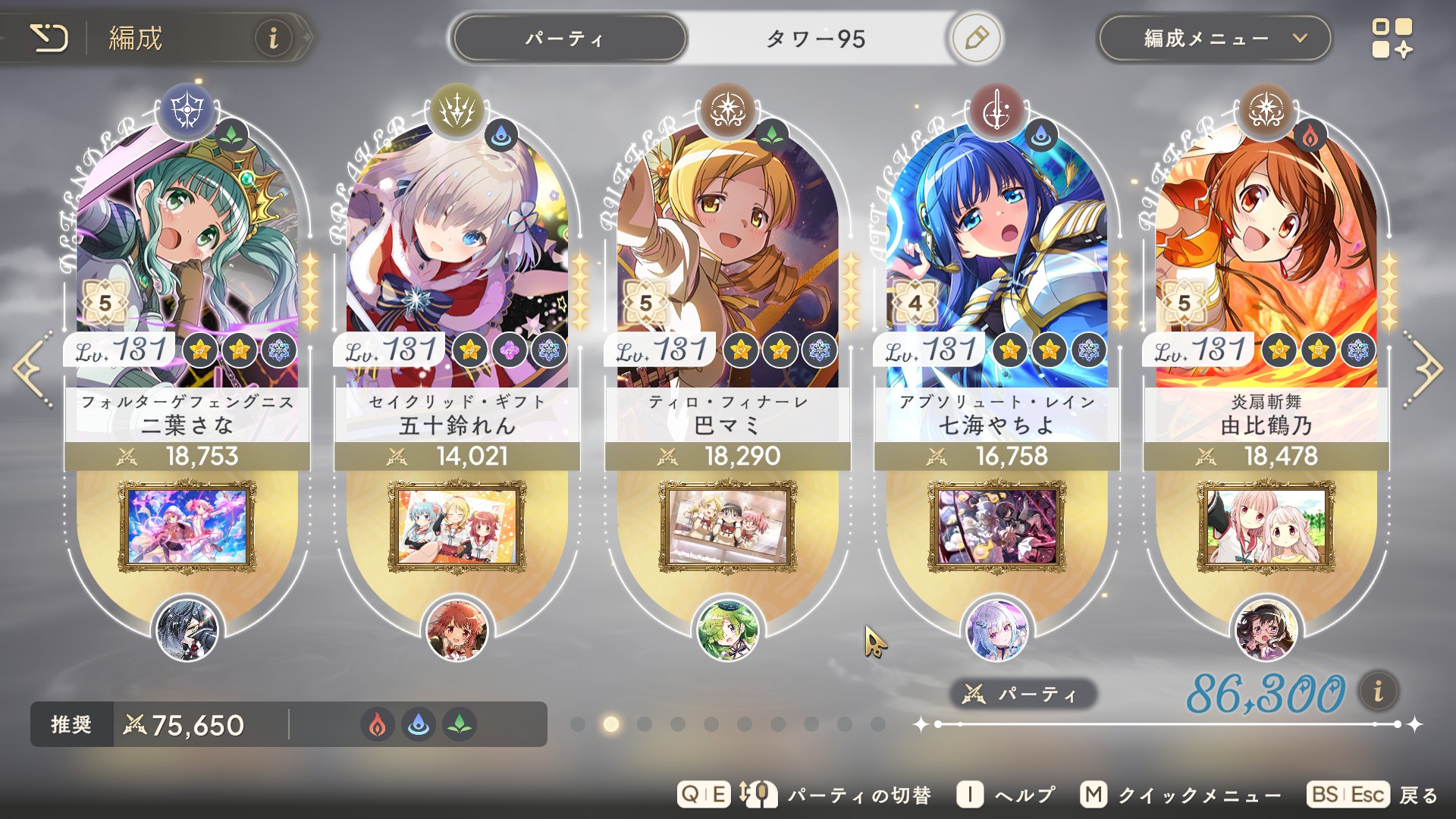Show the previous party with left arrow

click(32, 369)
